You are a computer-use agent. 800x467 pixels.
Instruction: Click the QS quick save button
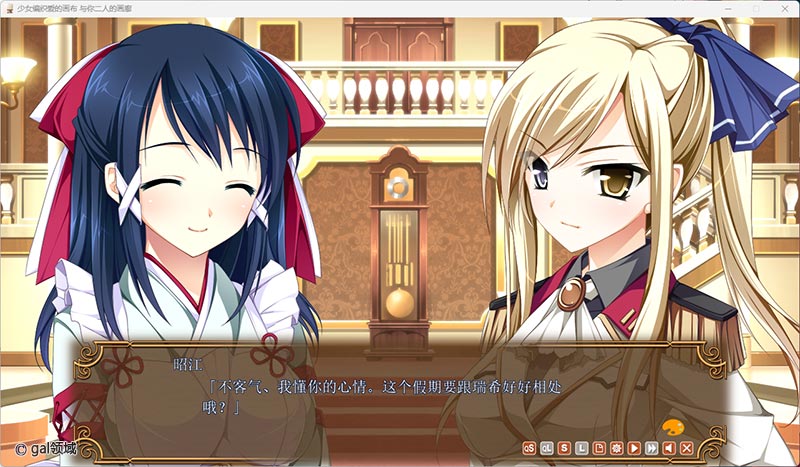[x=530, y=447]
